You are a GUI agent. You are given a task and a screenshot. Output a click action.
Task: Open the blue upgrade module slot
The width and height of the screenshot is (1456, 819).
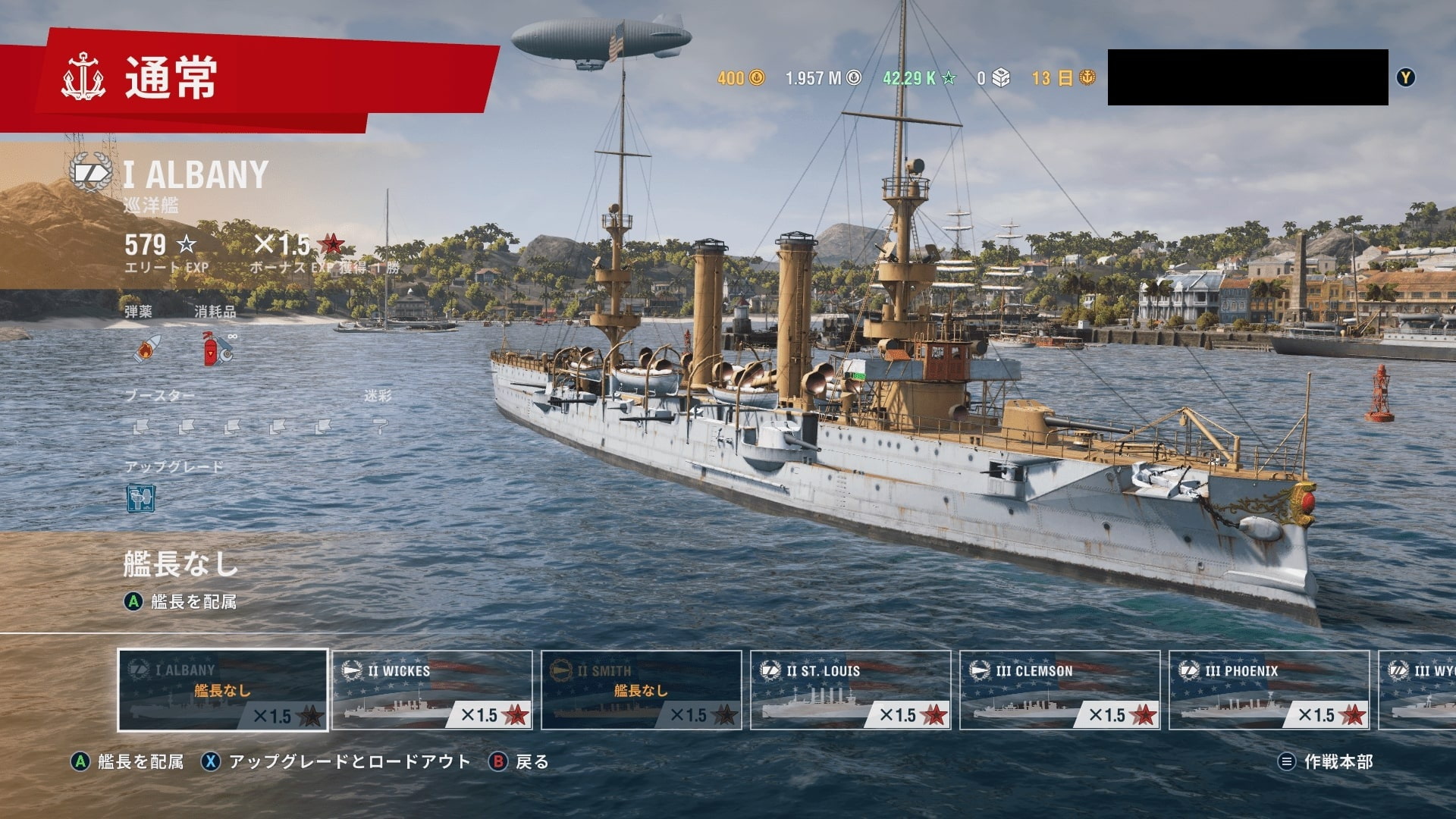coord(141,499)
